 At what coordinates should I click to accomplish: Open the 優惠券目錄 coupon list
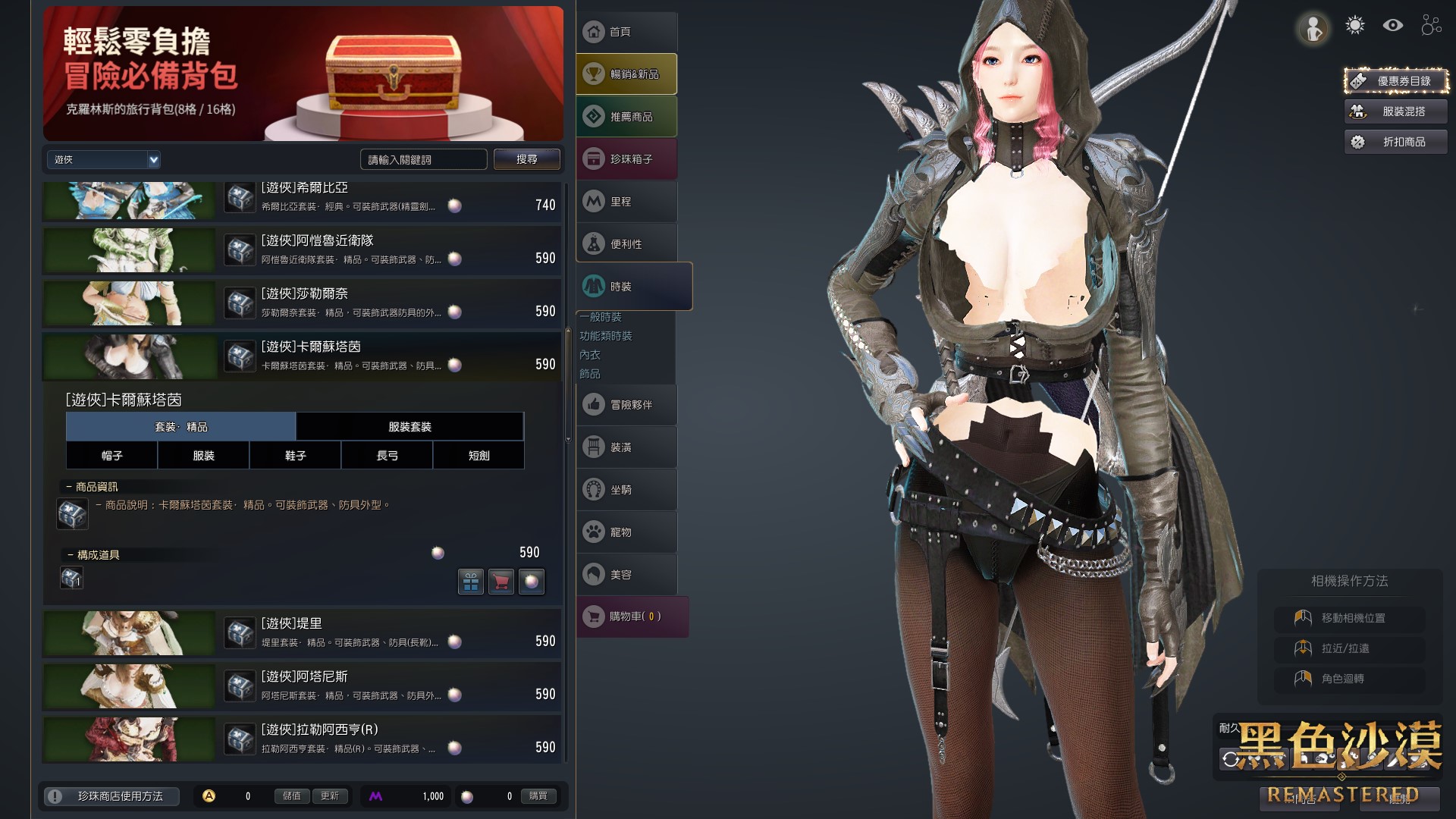(1395, 81)
